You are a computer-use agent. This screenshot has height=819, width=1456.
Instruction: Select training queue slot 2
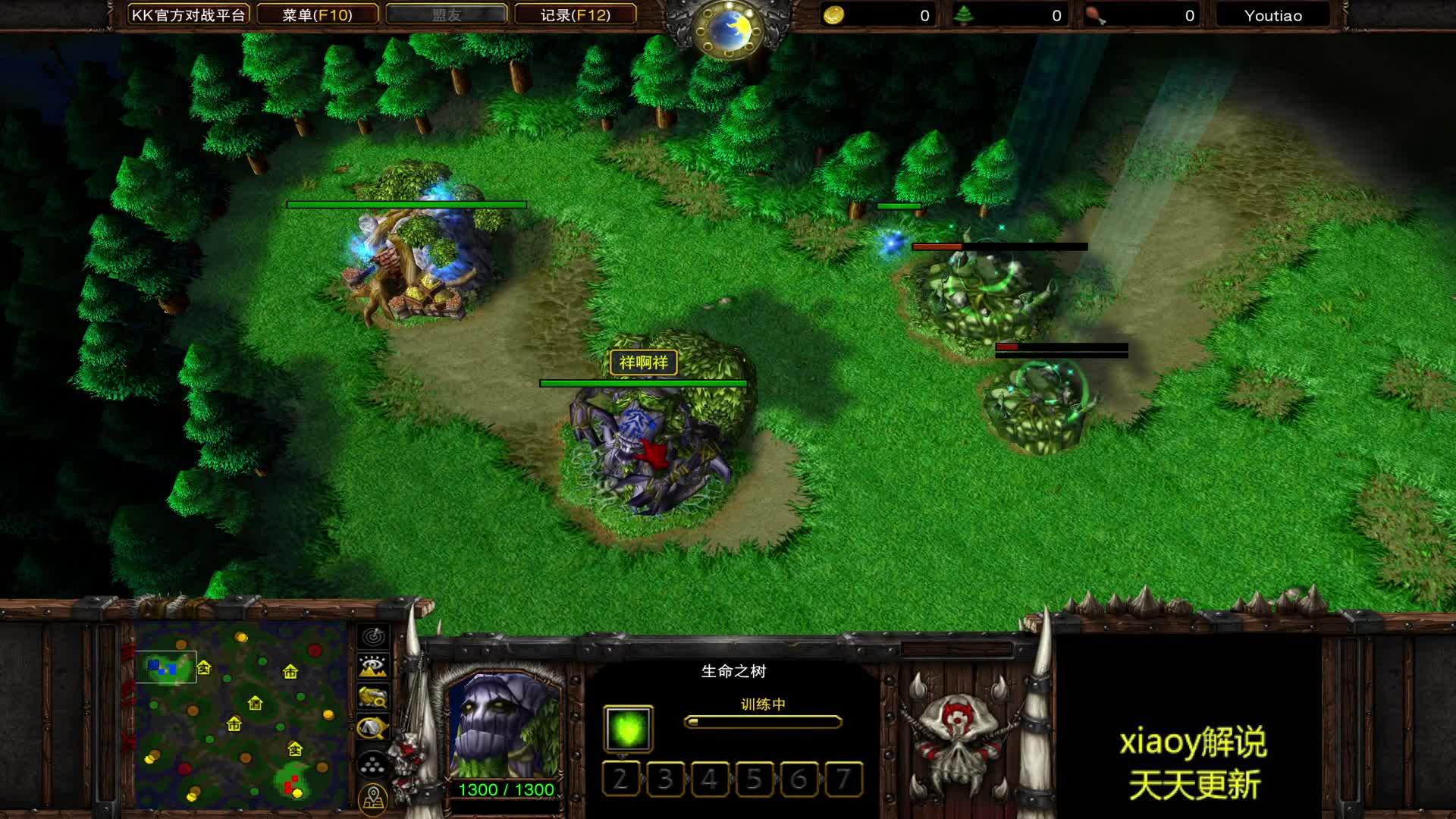coord(621,778)
